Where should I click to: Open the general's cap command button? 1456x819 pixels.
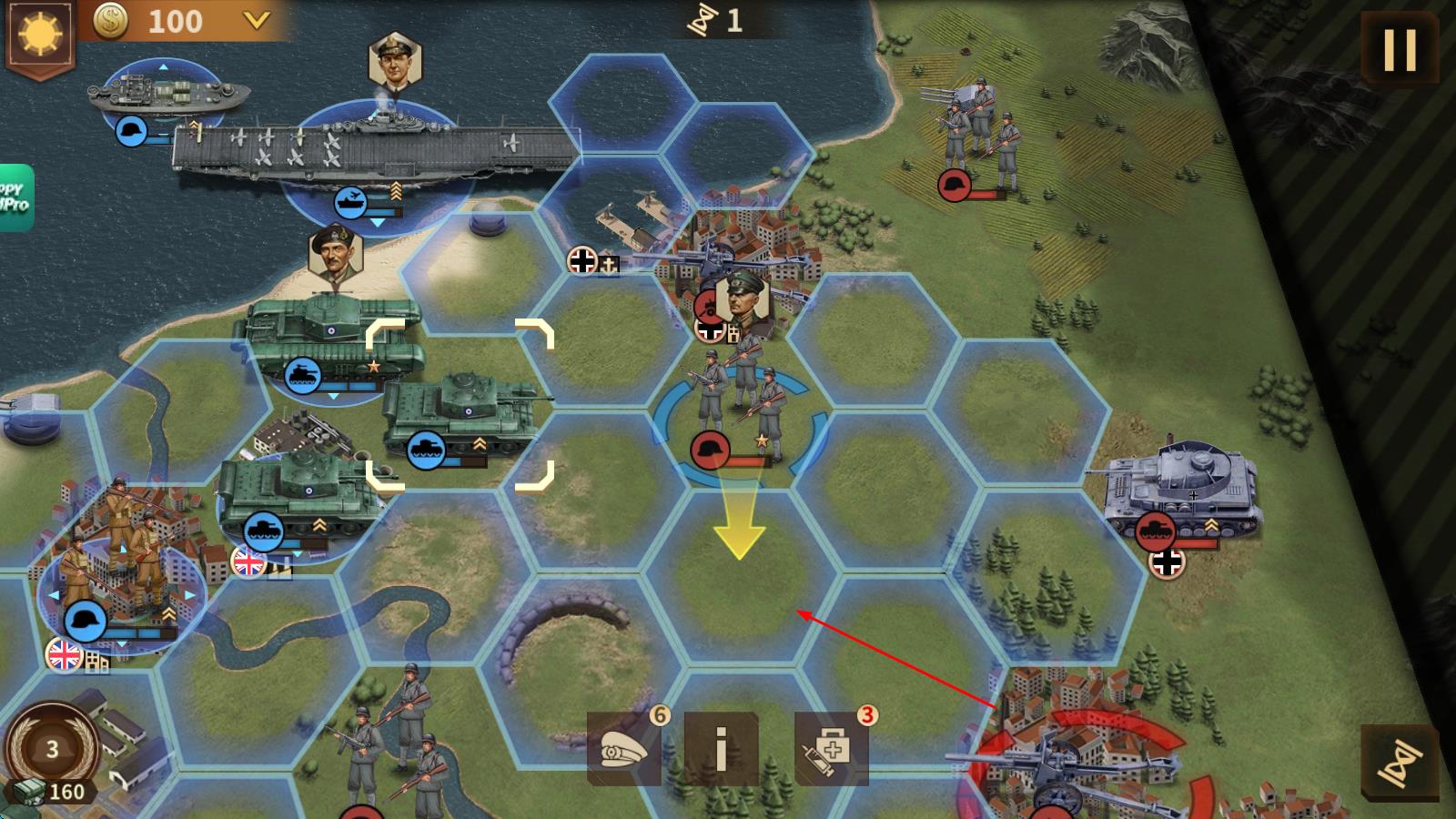point(624,750)
